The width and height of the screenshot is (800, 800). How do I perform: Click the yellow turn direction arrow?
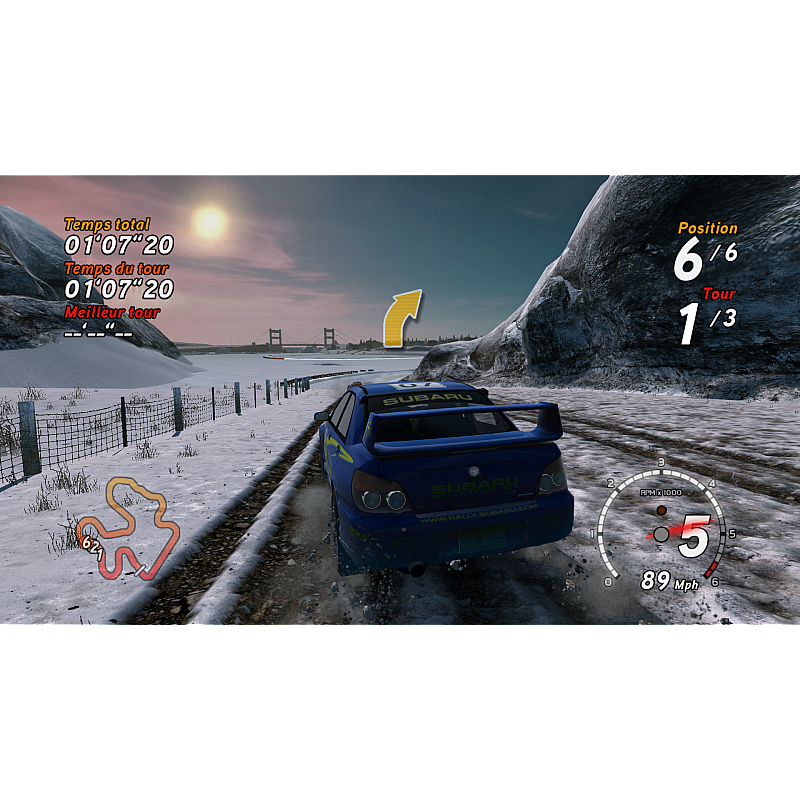coord(402,317)
